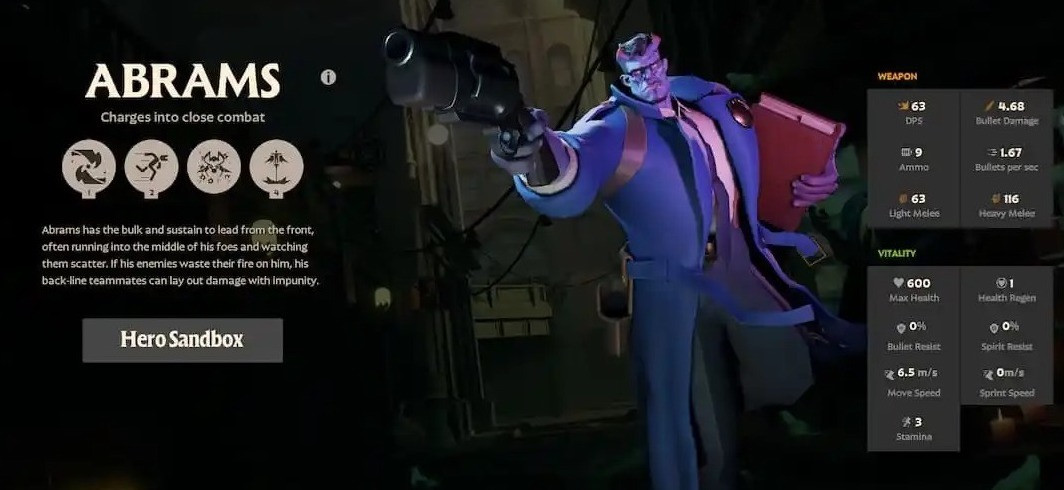Image resolution: width=1064 pixels, height=490 pixels.
Task: Open the Hero Sandbox
Action: [x=182, y=340]
